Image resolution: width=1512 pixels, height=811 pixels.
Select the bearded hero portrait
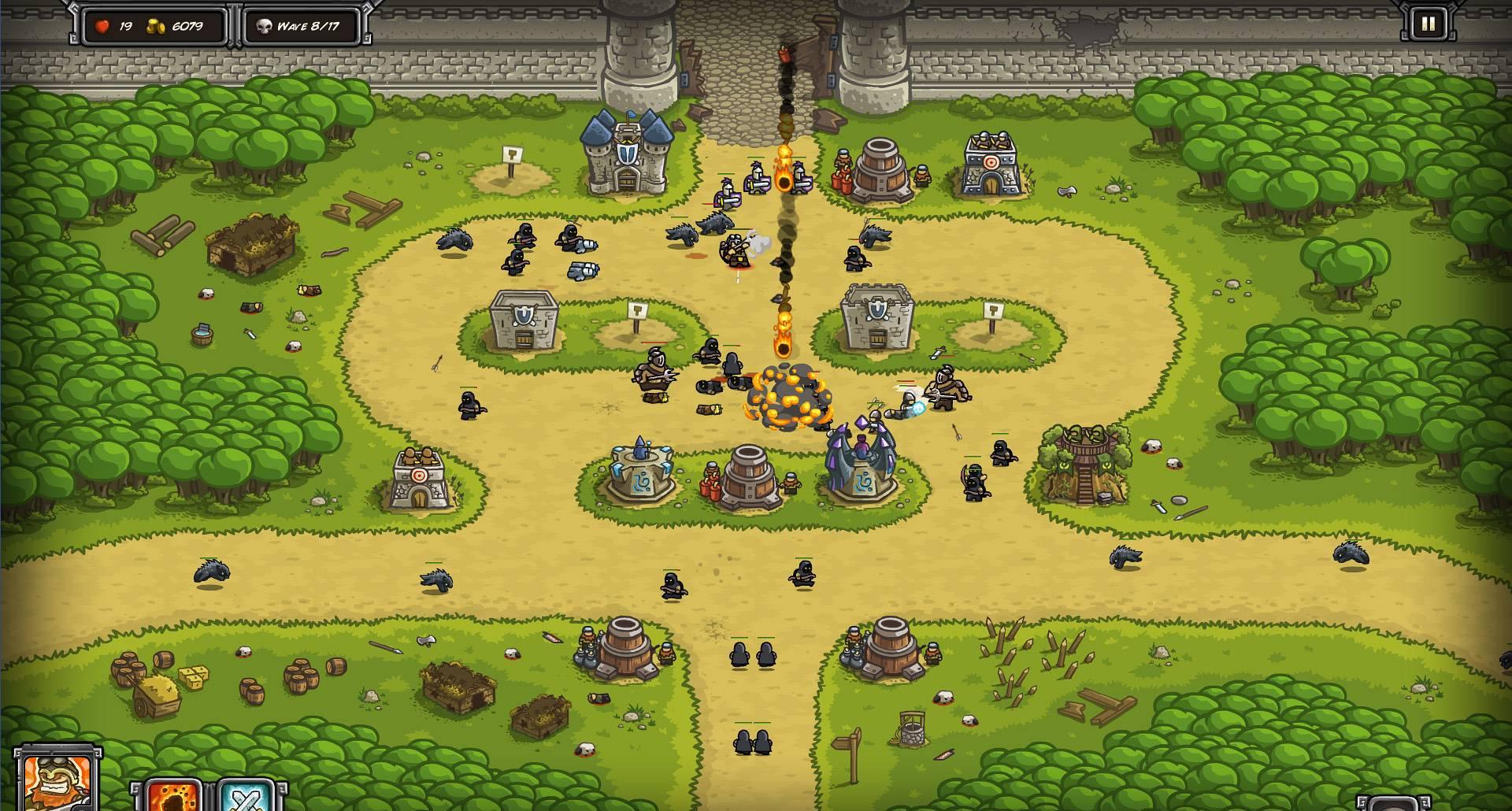(x=58, y=782)
